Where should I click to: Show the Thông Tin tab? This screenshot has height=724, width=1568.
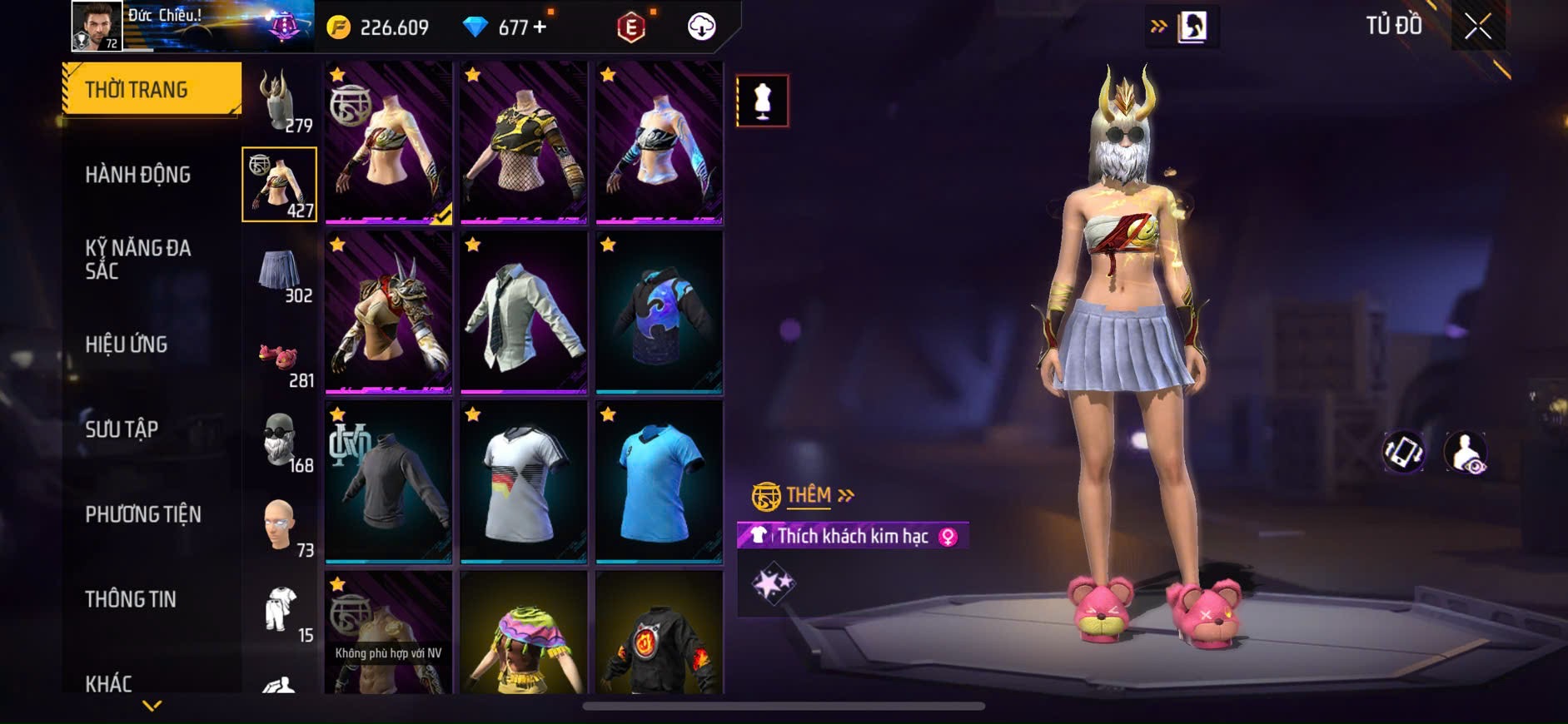coord(131,599)
